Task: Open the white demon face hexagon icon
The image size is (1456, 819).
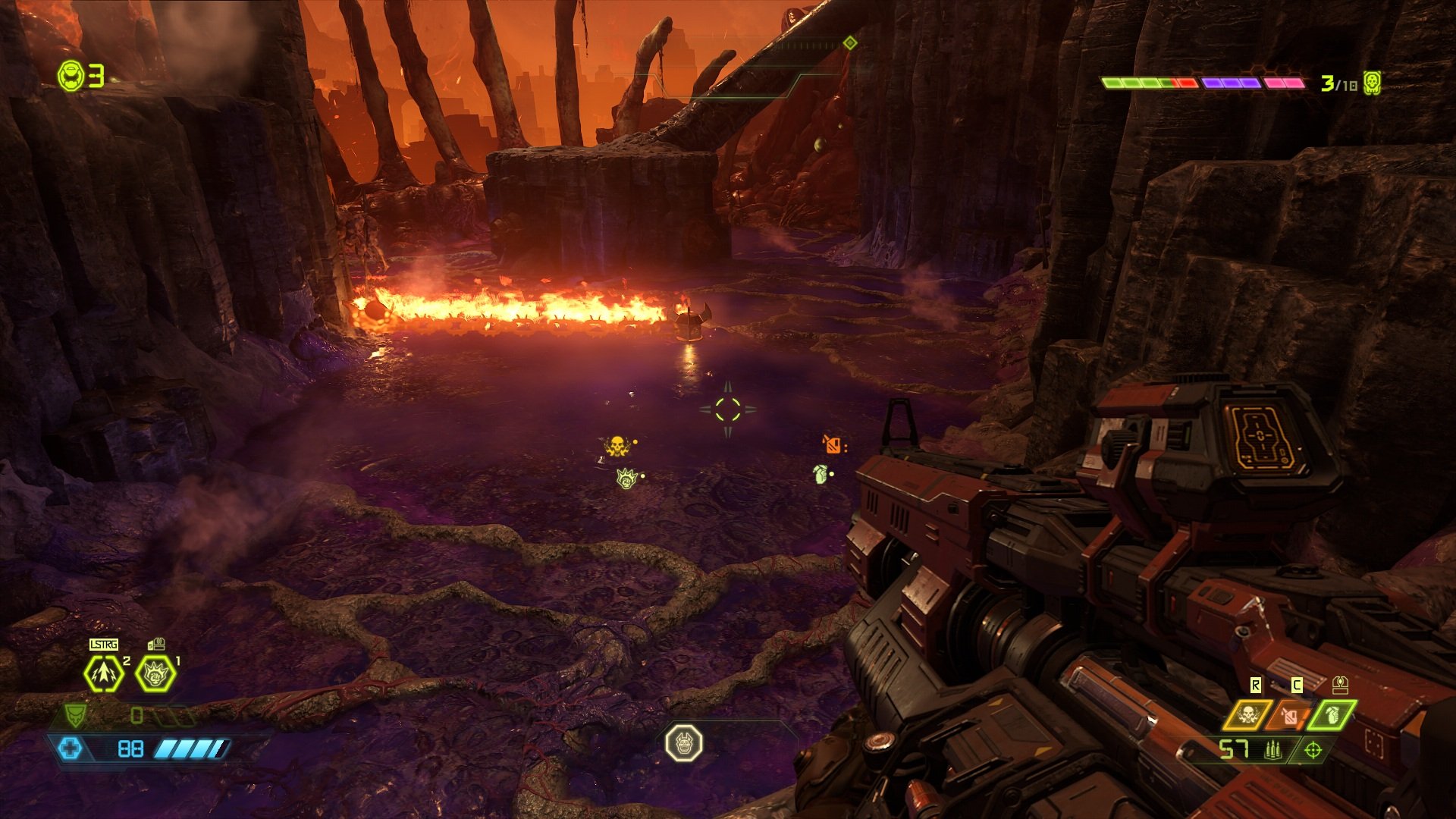Action: (x=683, y=743)
